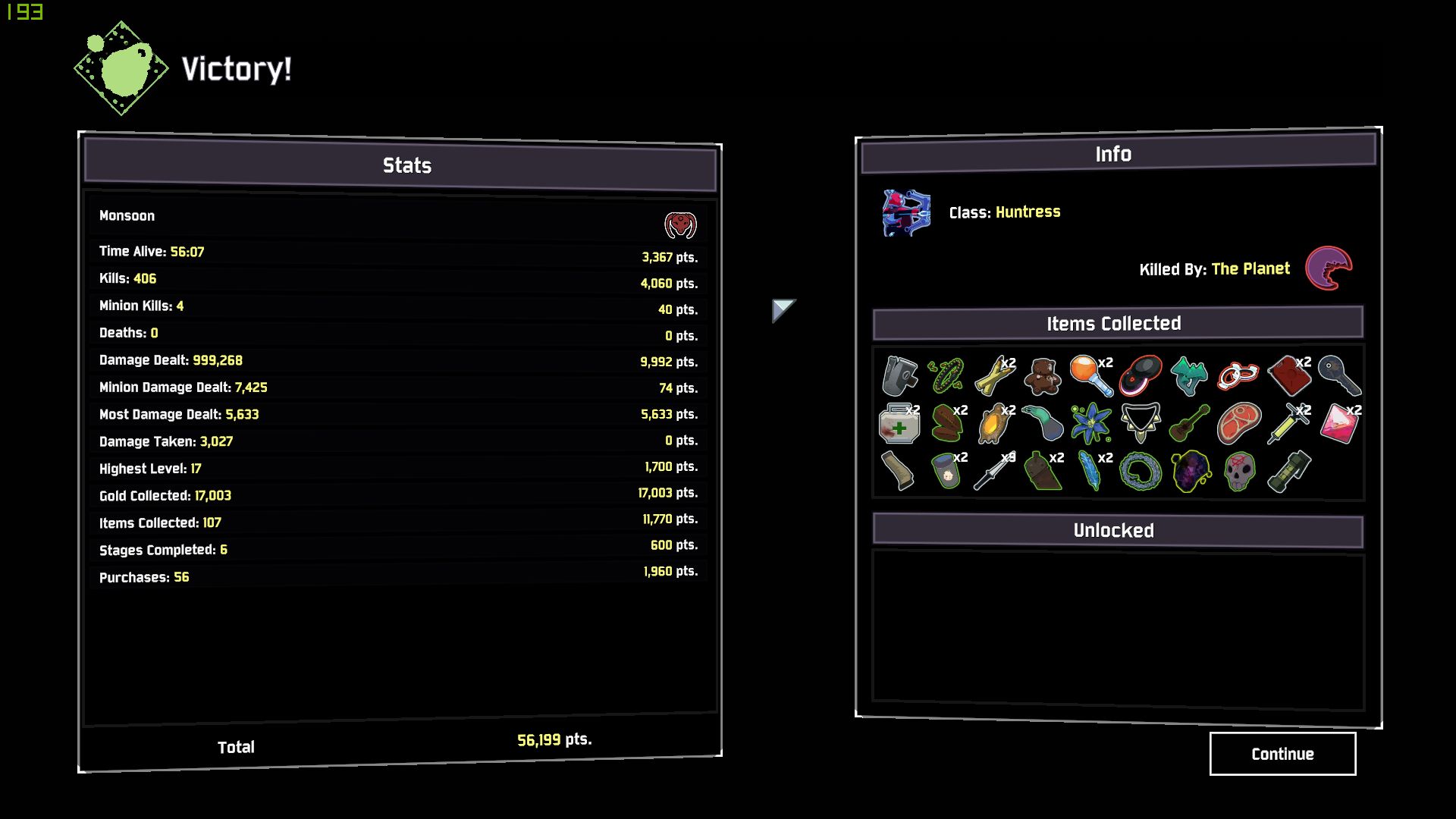The image size is (1456, 819).
Task: Click the teddy bear item icon
Action: [1041, 375]
